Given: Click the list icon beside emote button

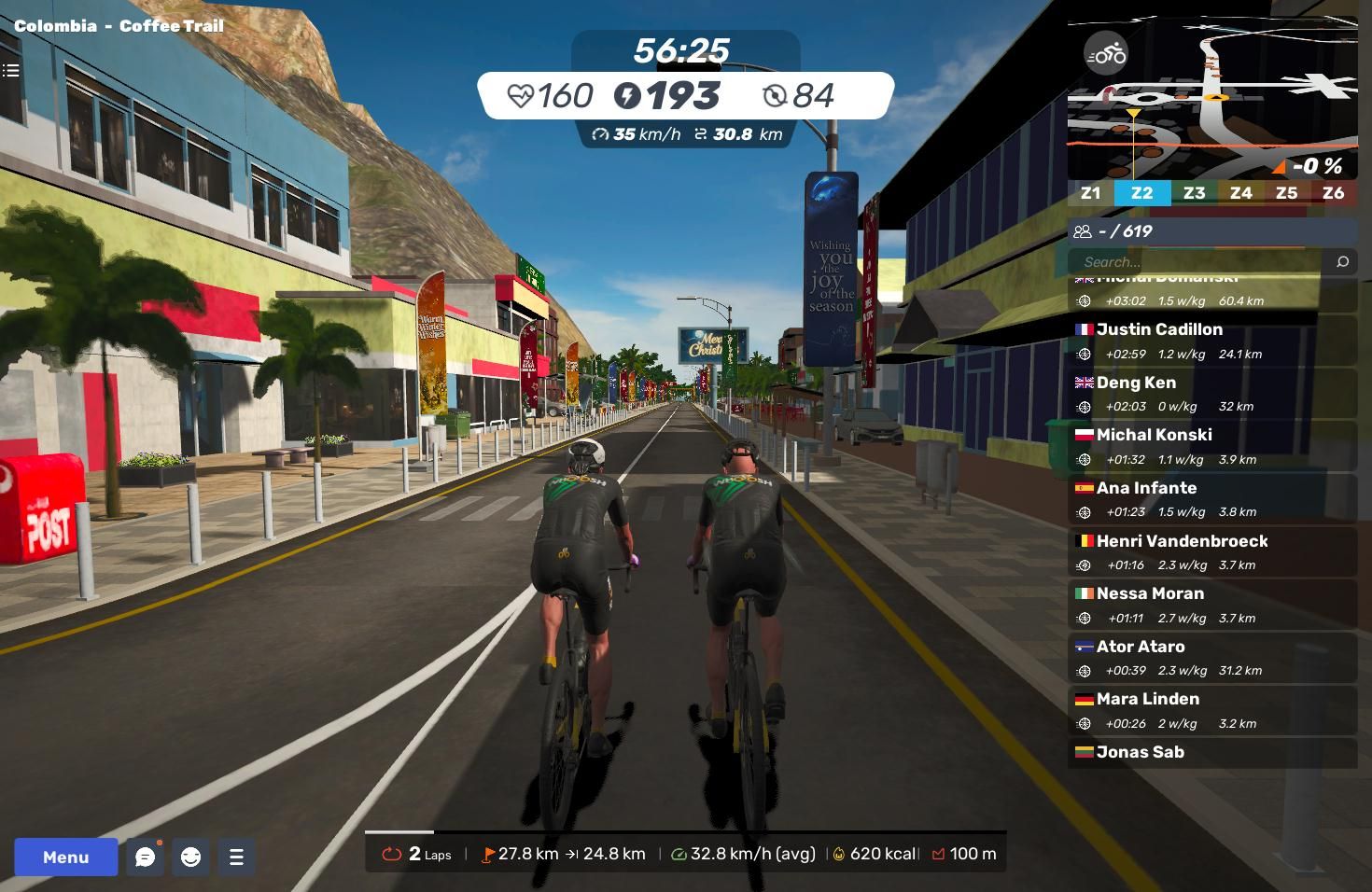Looking at the screenshot, I should (236, 857).
